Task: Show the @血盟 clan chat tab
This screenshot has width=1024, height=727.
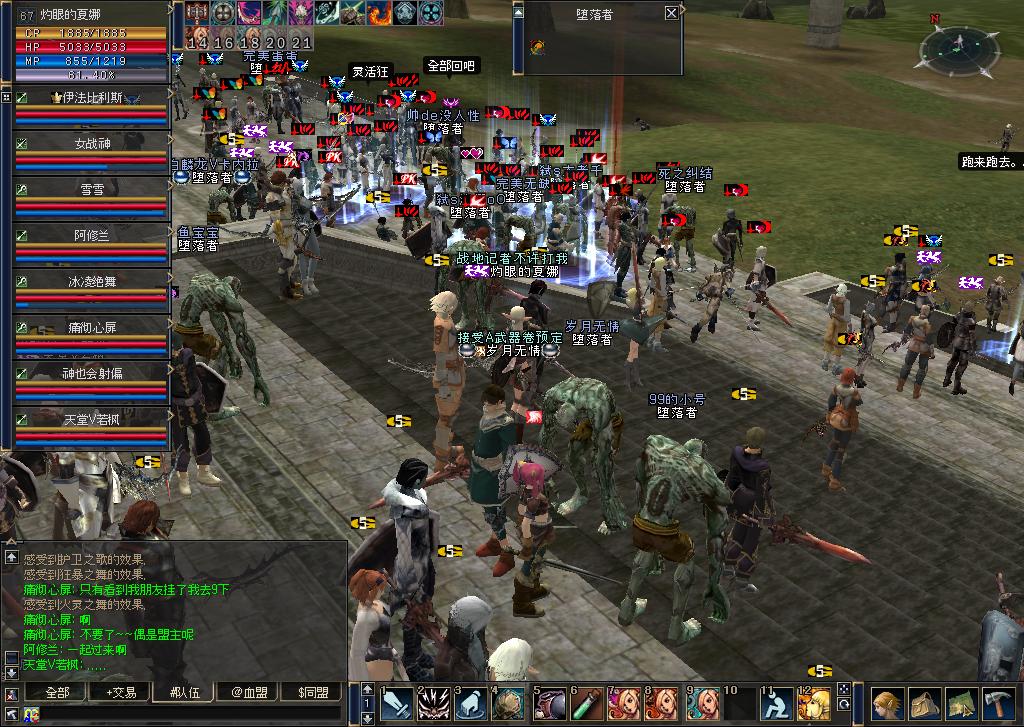Action: [x=249, y=692]
